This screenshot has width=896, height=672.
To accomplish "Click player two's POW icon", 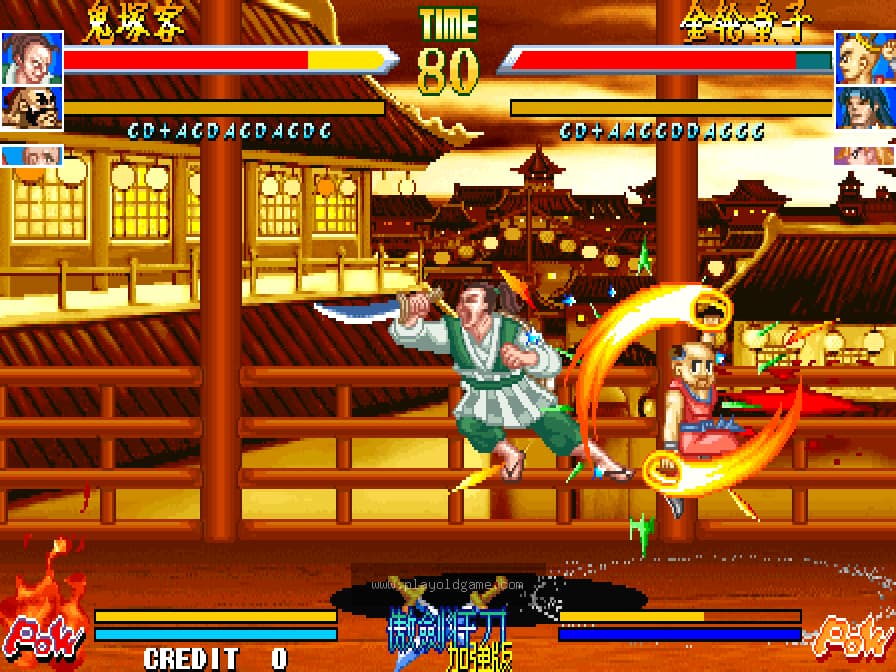I will coord(852,632).
